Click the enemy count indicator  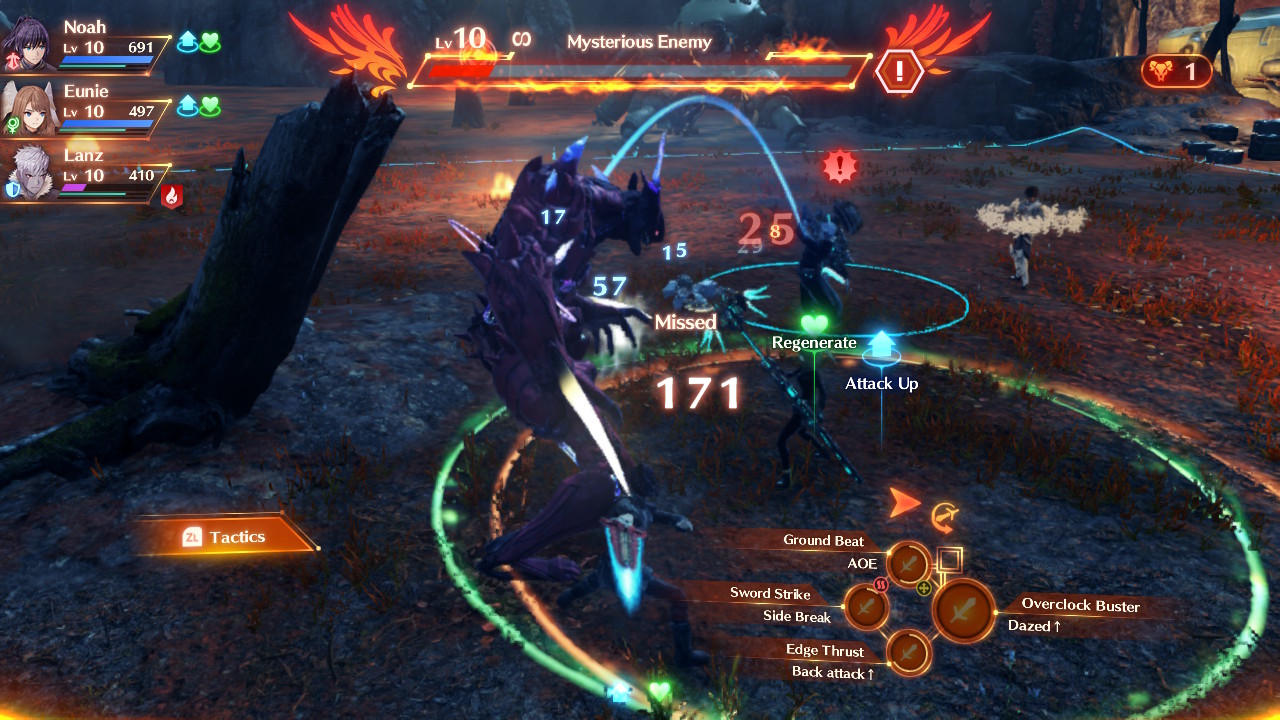1176,71
